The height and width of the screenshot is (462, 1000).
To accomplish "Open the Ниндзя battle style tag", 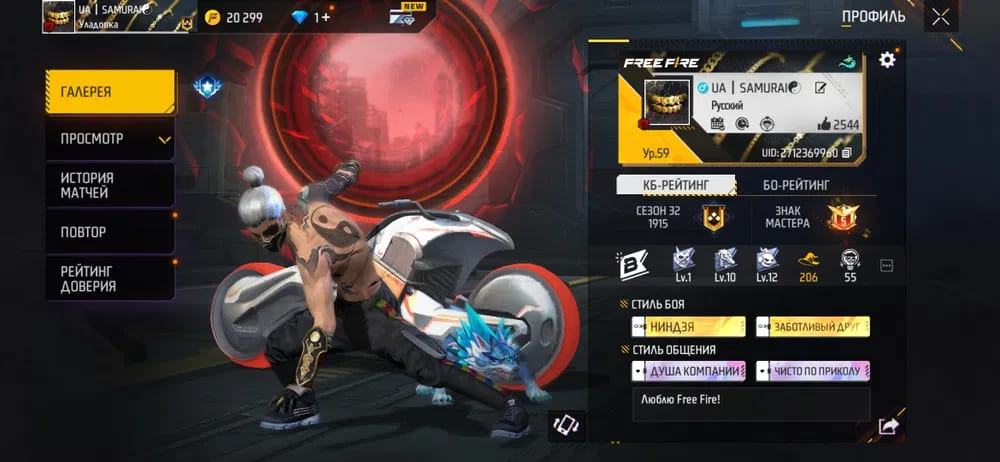I will click(x=688, y=327).
